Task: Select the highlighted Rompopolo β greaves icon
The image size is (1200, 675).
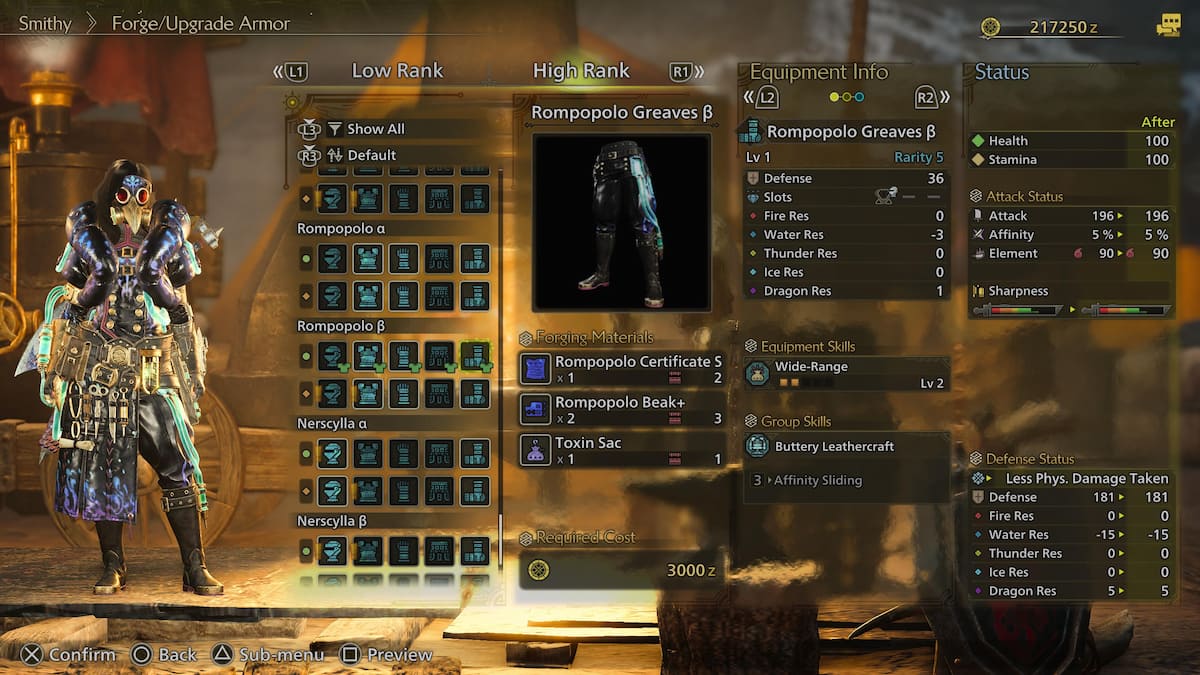Action: (475, 356)
